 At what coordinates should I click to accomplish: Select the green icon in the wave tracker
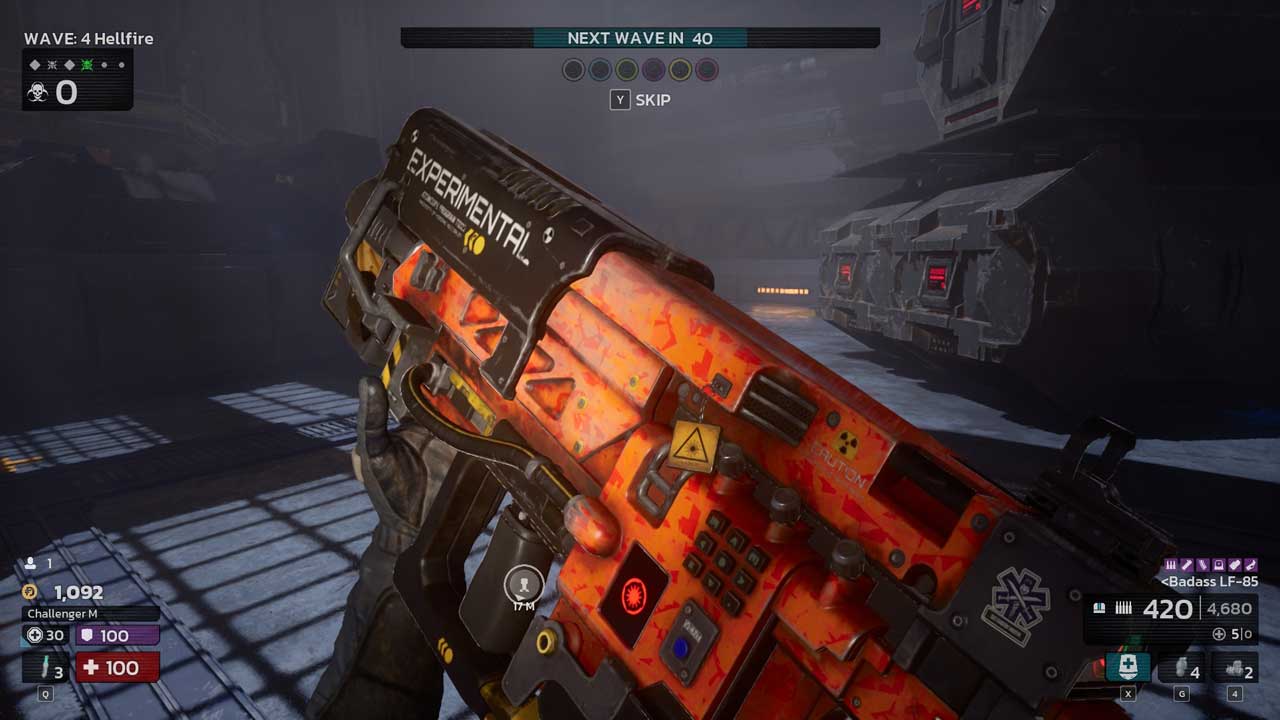coord(87,65)
